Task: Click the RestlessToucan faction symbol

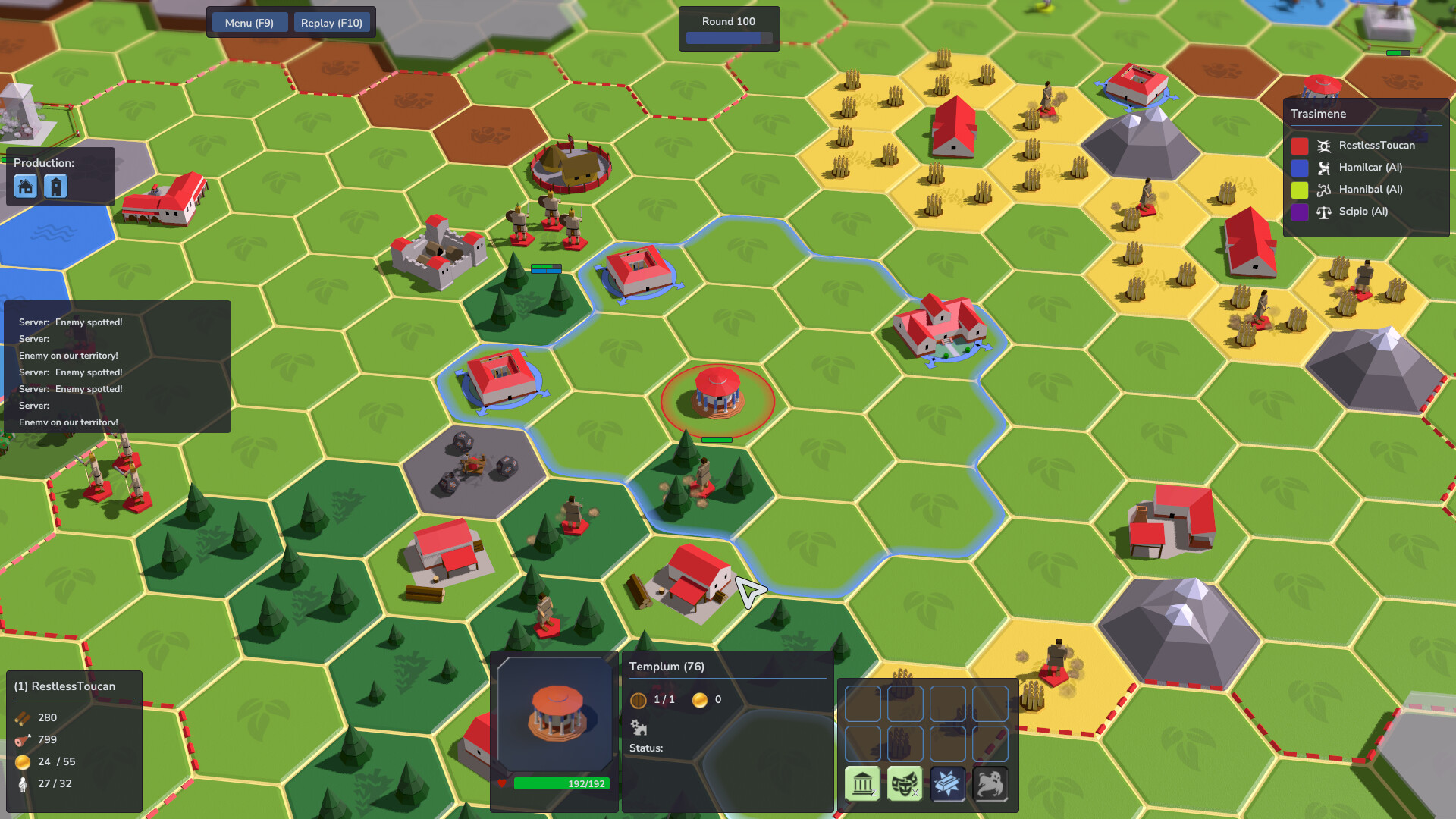Action: (x=1324, y=145)
